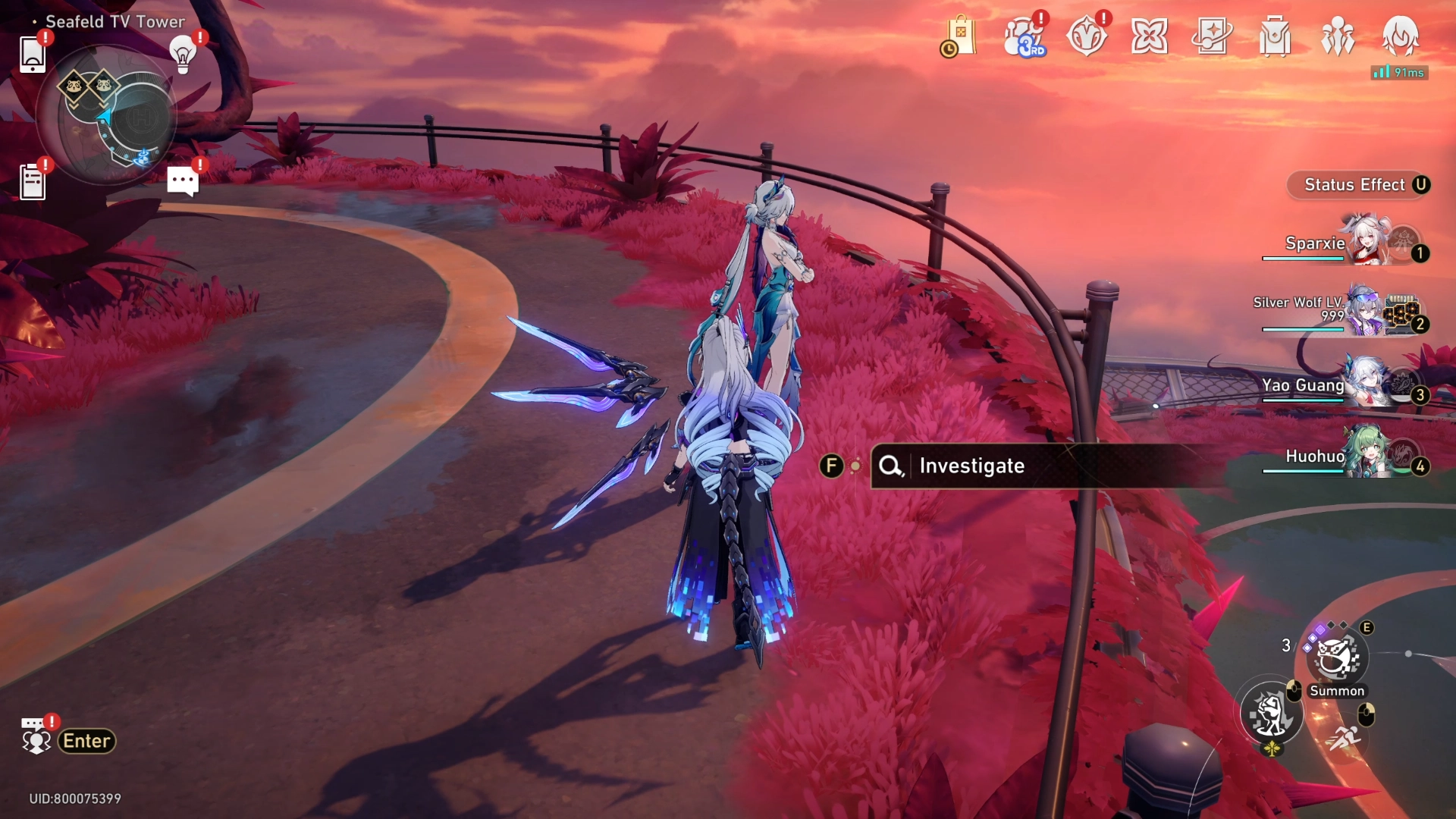Open the chat speech bubble
The image size is (1456, 819).
(183, 181)
